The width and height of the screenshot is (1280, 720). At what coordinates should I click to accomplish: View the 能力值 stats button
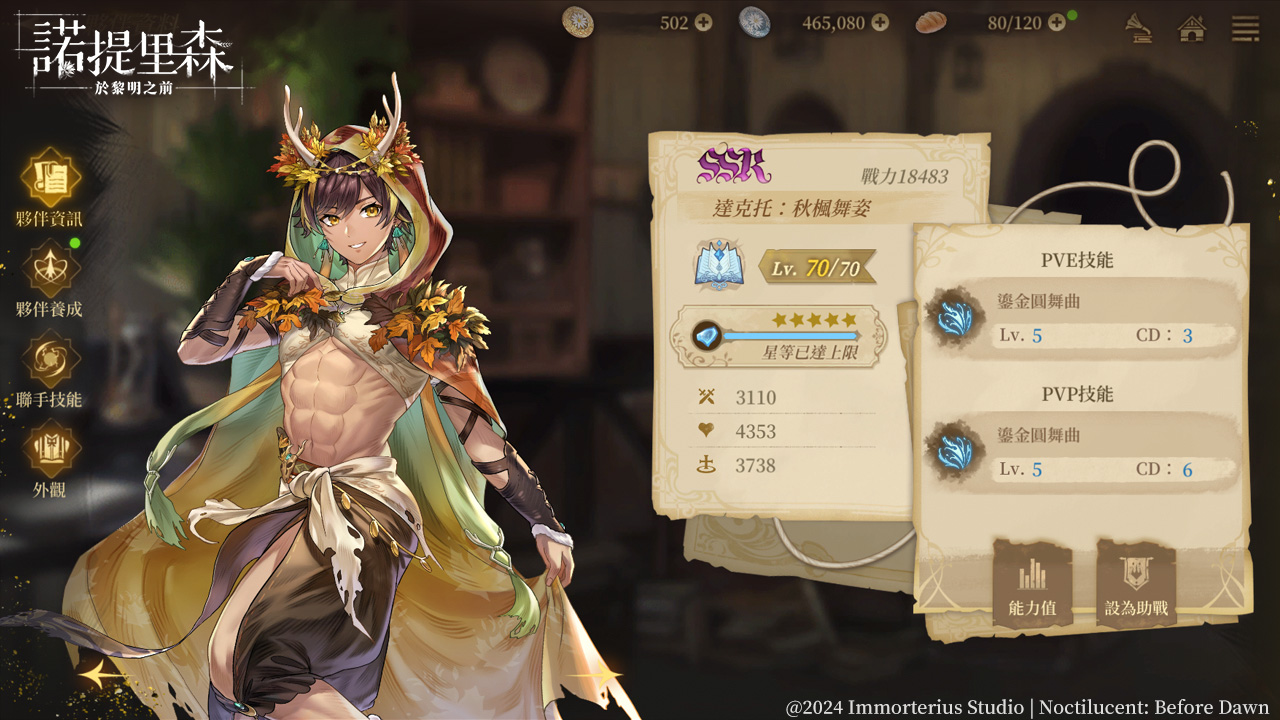pos(1032,585)
